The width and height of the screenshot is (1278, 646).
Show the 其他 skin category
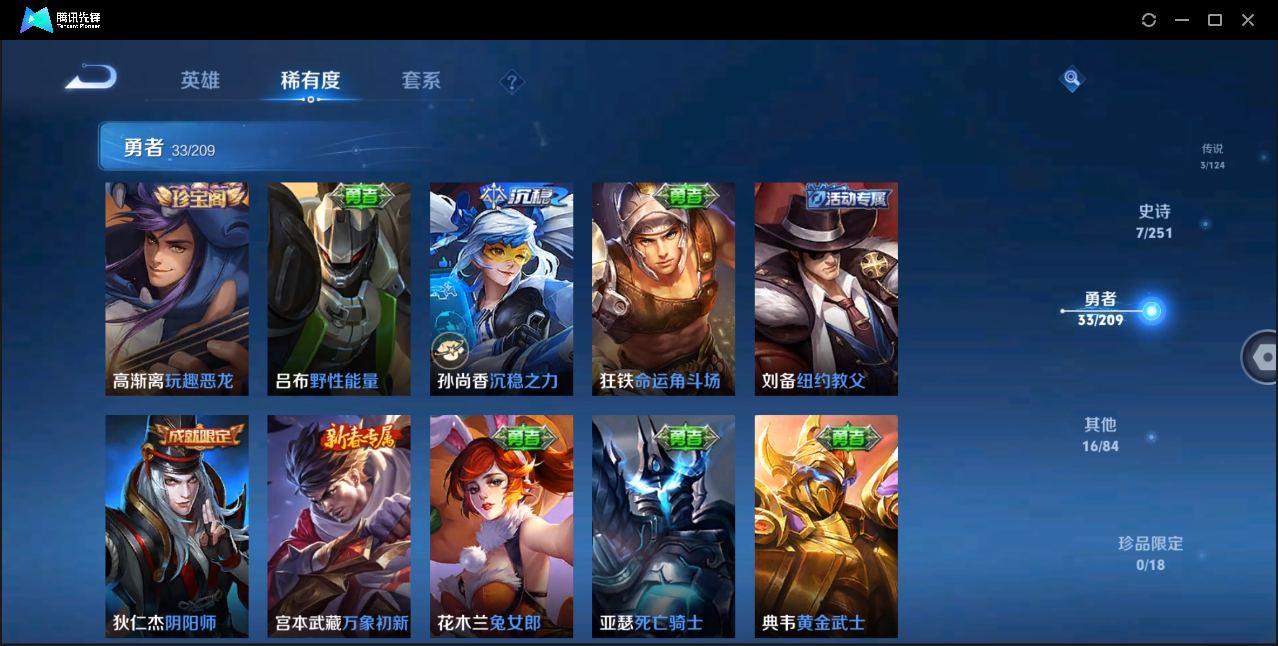point(1100,434)
